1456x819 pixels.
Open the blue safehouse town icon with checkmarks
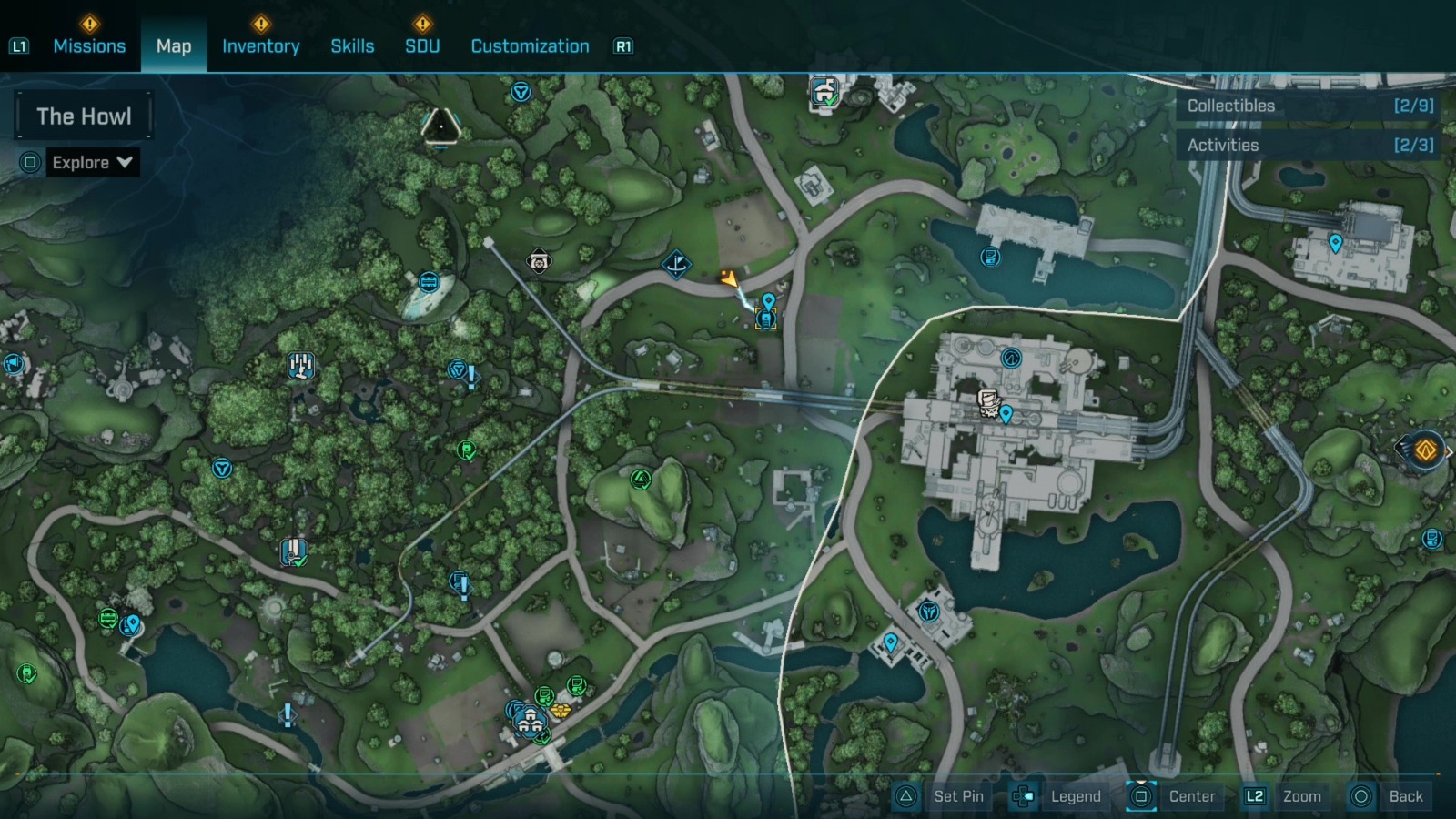click(x=530, y=721)
